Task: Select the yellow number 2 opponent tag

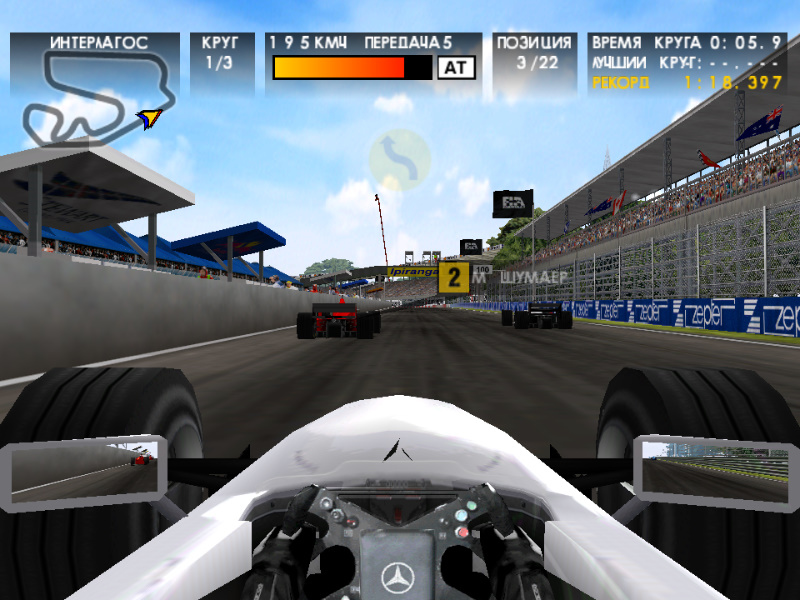Action: click(x=453, y=277)
